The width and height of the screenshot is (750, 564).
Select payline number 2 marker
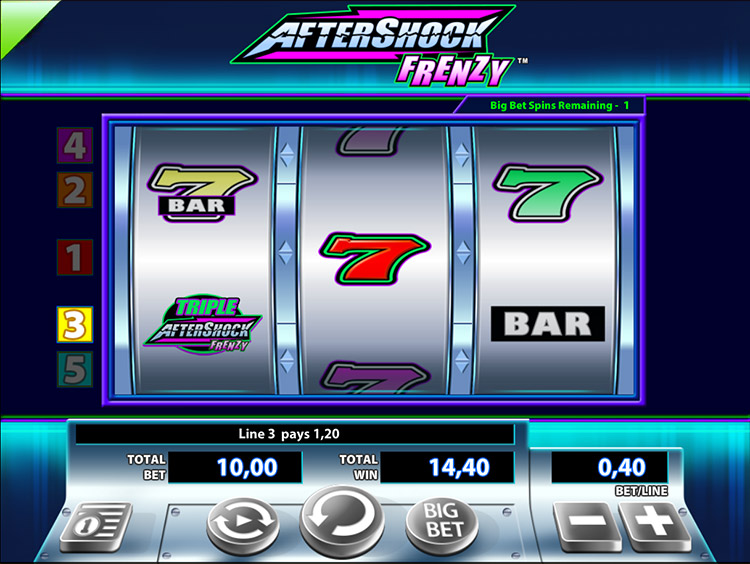coord(75,189)
